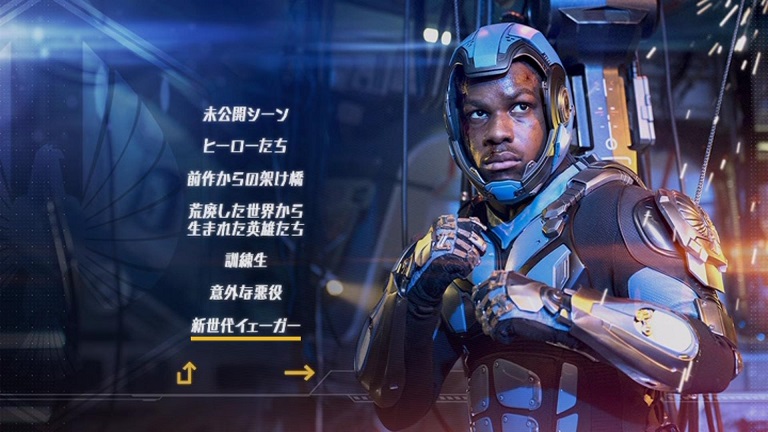The height and width of the screenshot is (432, 768).
Task: Select the 未公開シーン menu entry
Action: 245,114
